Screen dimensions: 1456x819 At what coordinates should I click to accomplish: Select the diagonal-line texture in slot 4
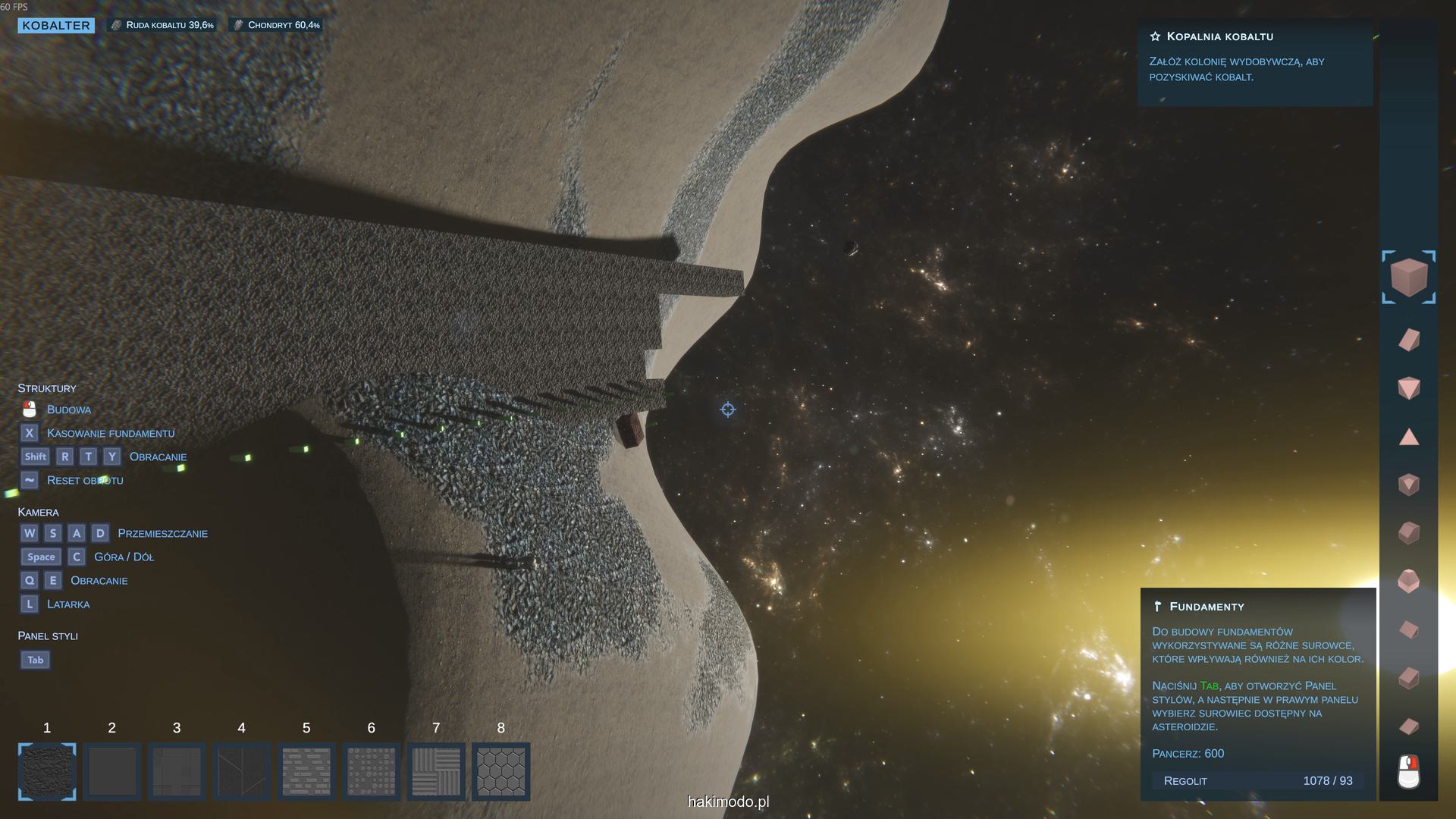pyautogui.click(x=242, y=771)
